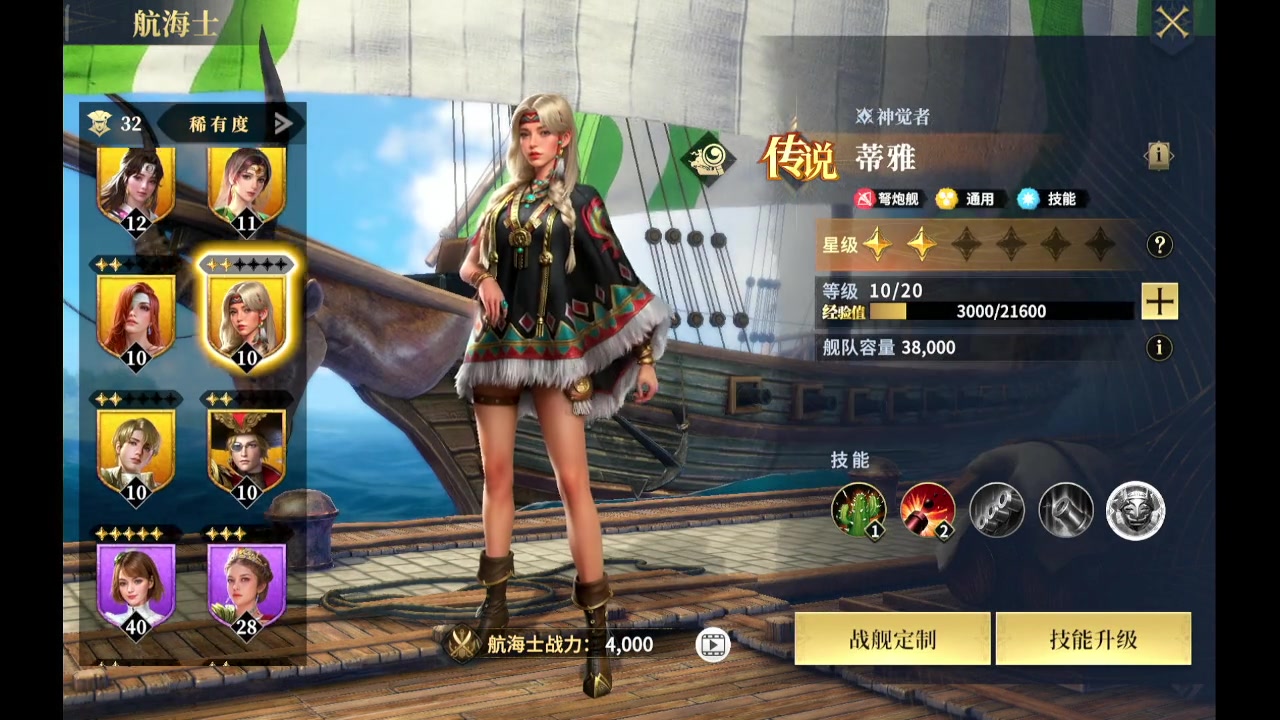Pick the level 11 navigator portrait
Screen dimensions: 1280x720
pyautogui.click(x=246, y=187)
